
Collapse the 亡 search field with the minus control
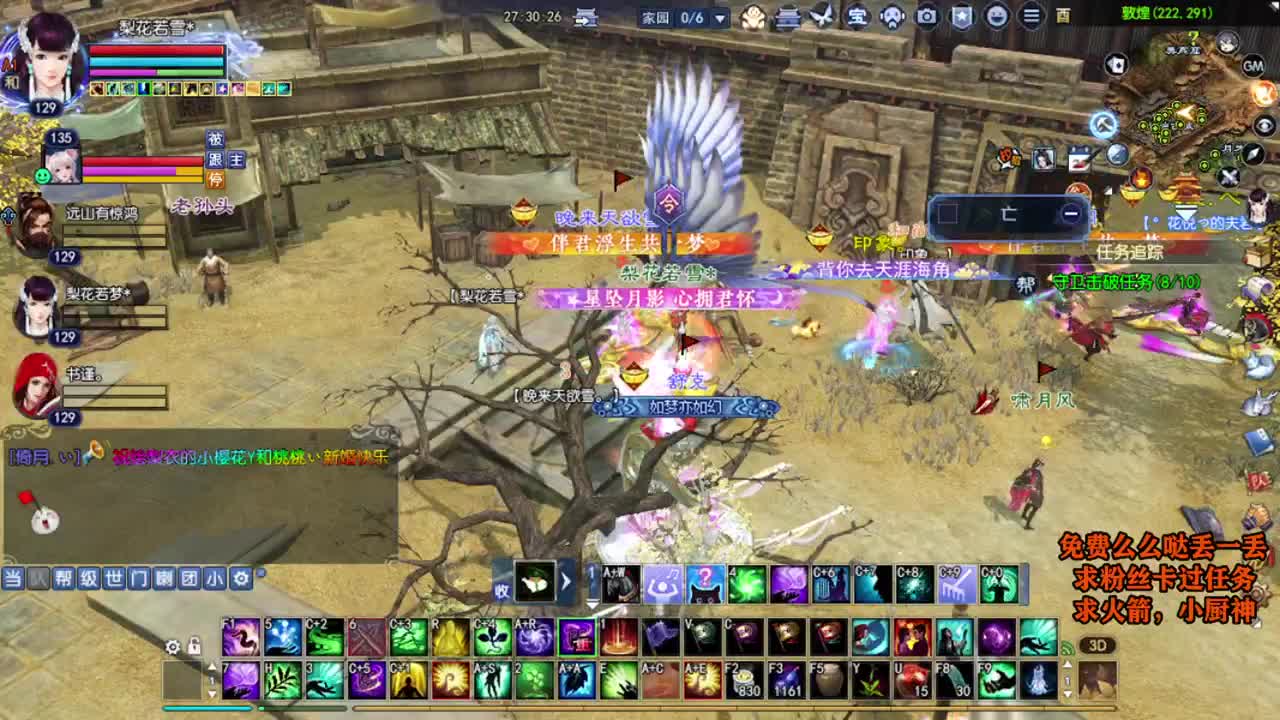pos(1073,211)
